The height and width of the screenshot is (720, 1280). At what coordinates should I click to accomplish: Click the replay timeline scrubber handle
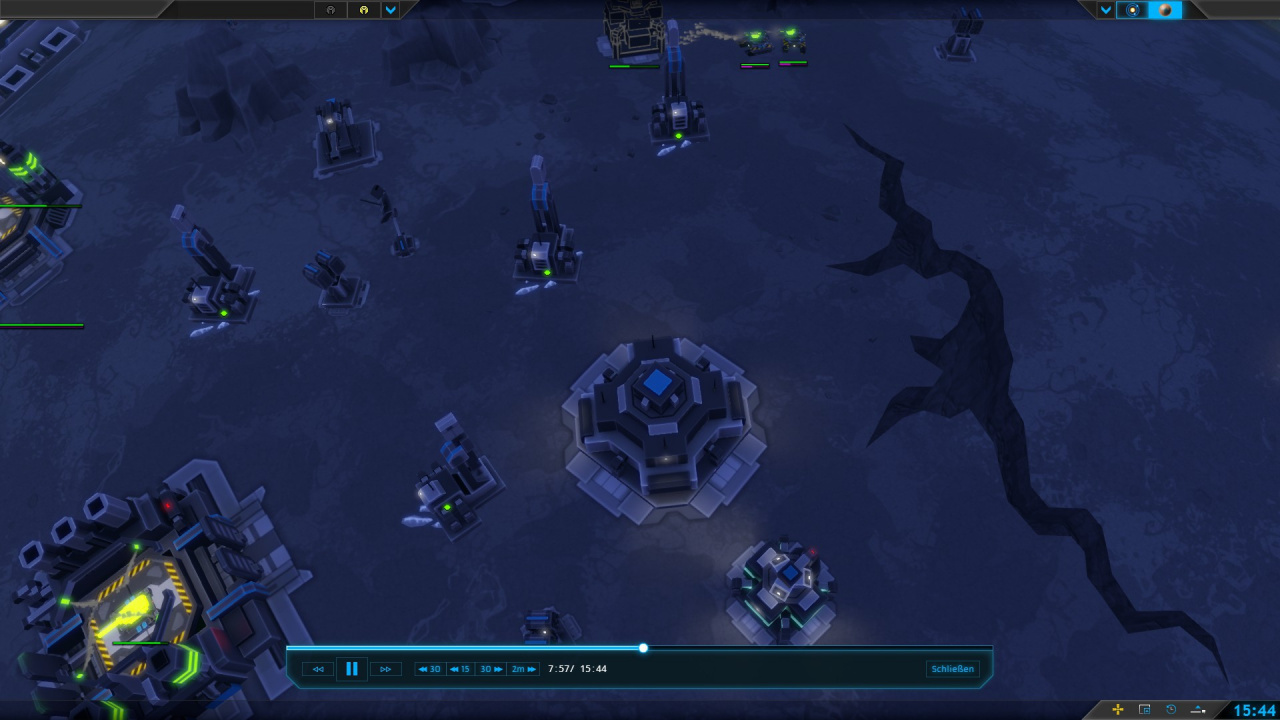[643, 648]
